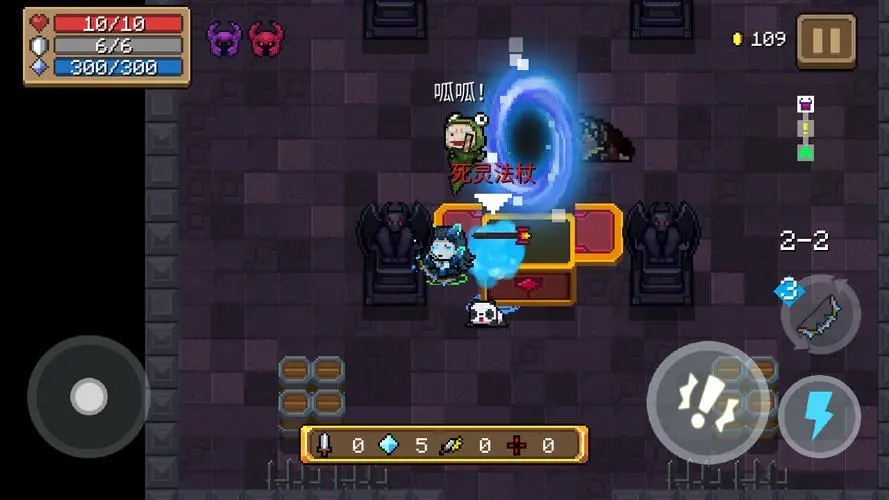This screenshot has height=500, width=889.
Task: Pause the game
Action: pyautogui.click(x=826, y=41)
